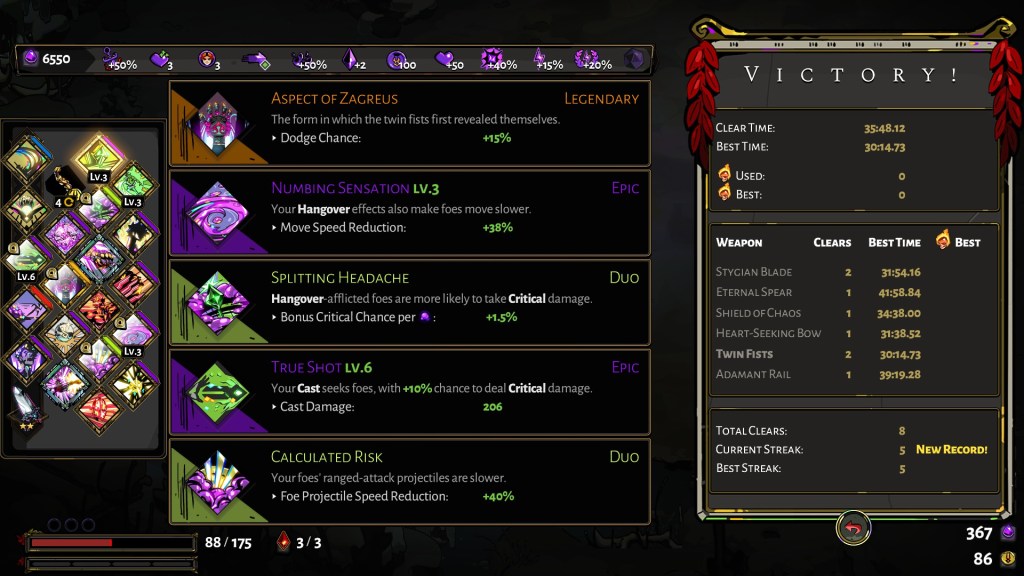
Task: Click the dark gemstone icon ending the top bar
Action: coord(634,60)
